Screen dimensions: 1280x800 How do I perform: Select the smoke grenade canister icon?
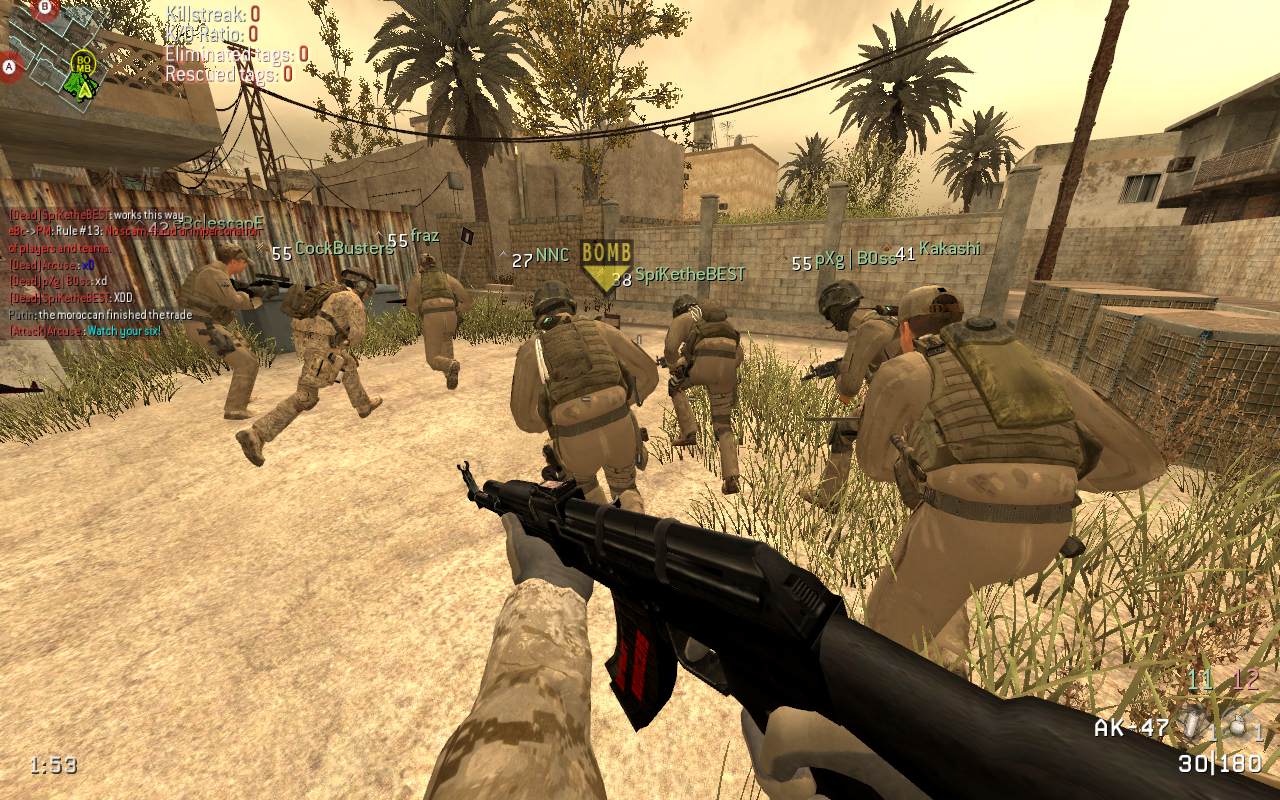coord(1192,725)
